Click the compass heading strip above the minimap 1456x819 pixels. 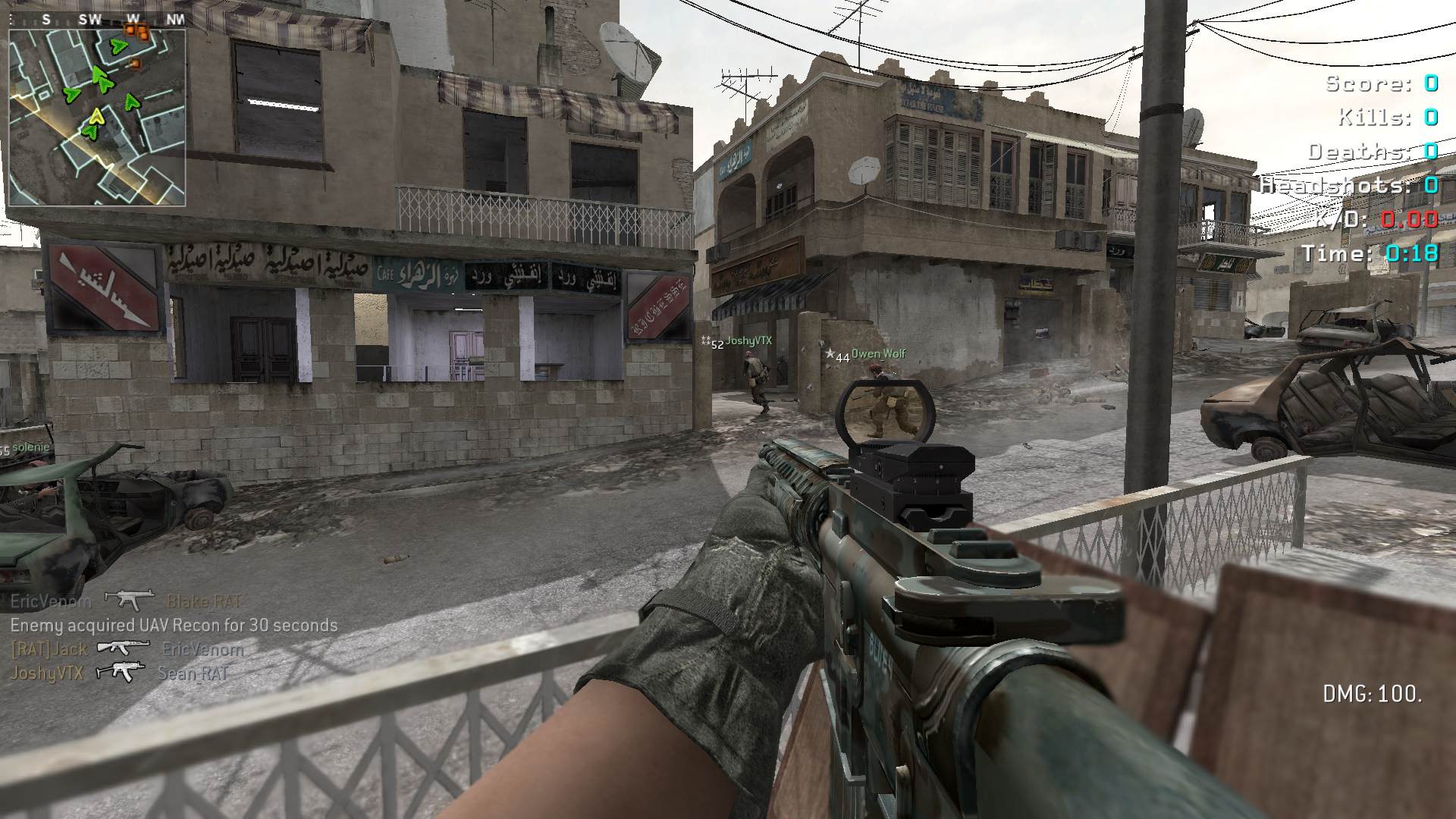tap(97, 20)
